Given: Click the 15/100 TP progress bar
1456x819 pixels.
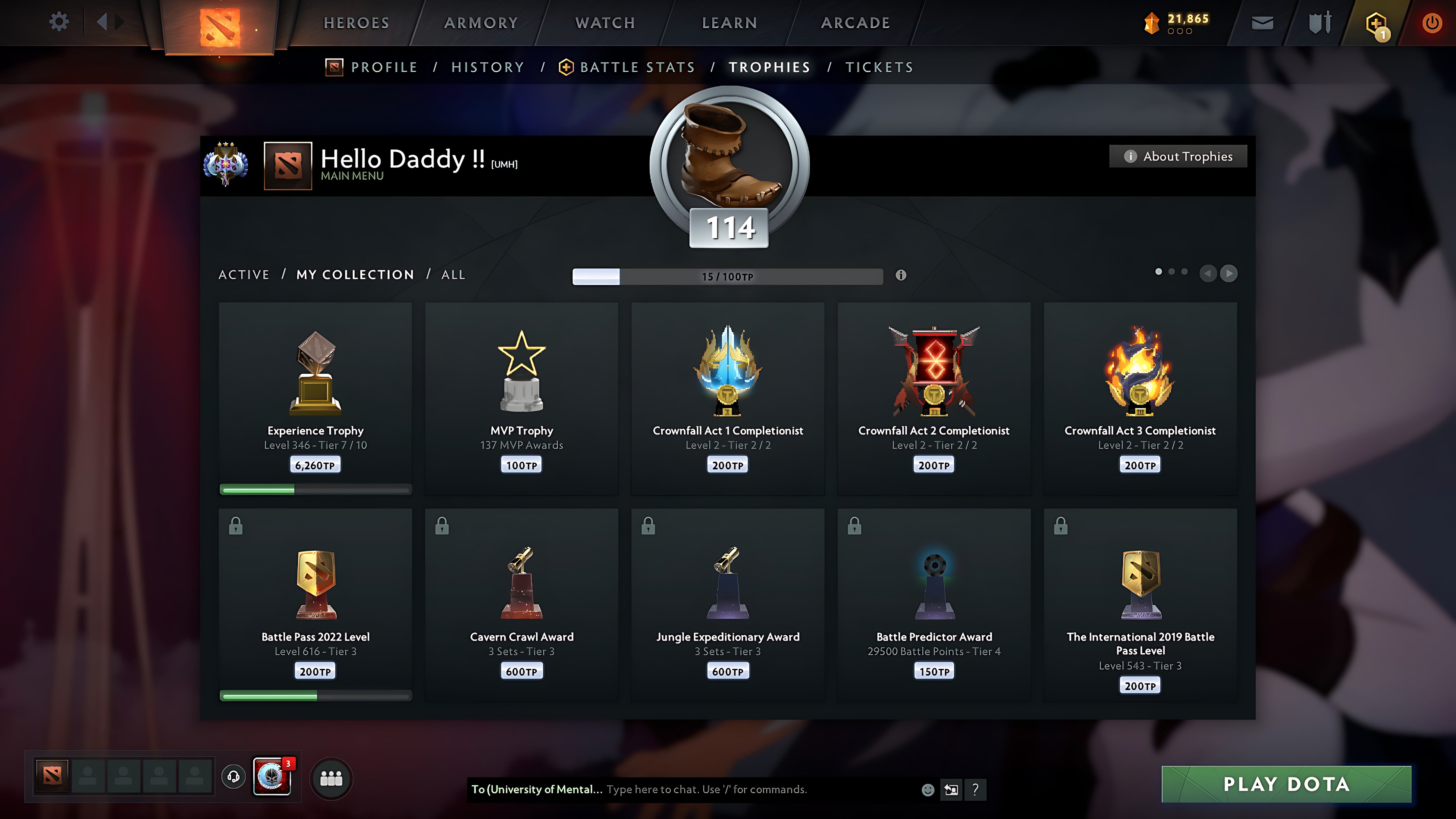Looking at the screenshot, I should pos(727,276).
